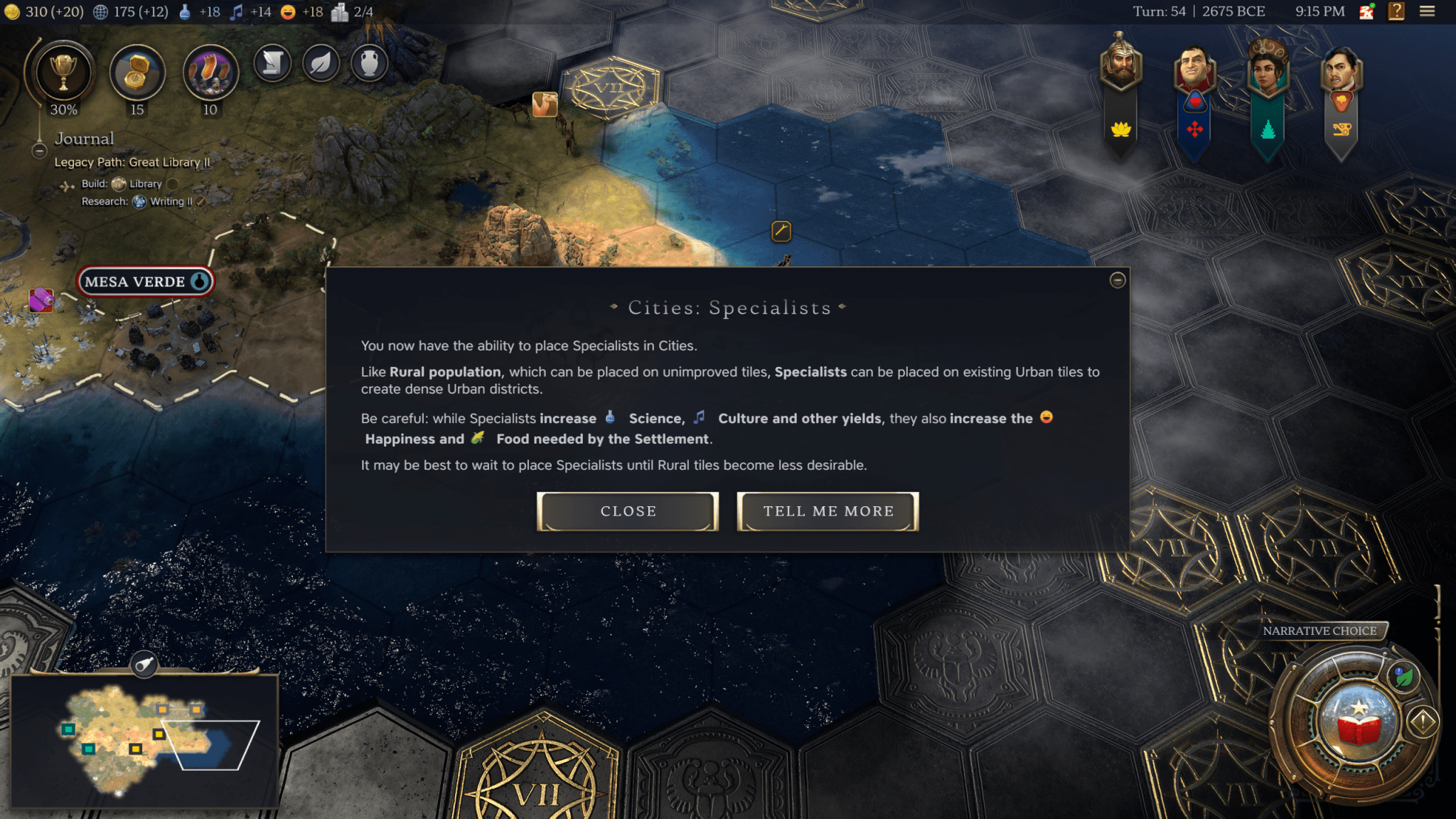The height and width of the screenshot is (819, 1456).
Task: Open the scroll-and-quill civics icon
Action: pyautogui.click(x=272, y=63)
